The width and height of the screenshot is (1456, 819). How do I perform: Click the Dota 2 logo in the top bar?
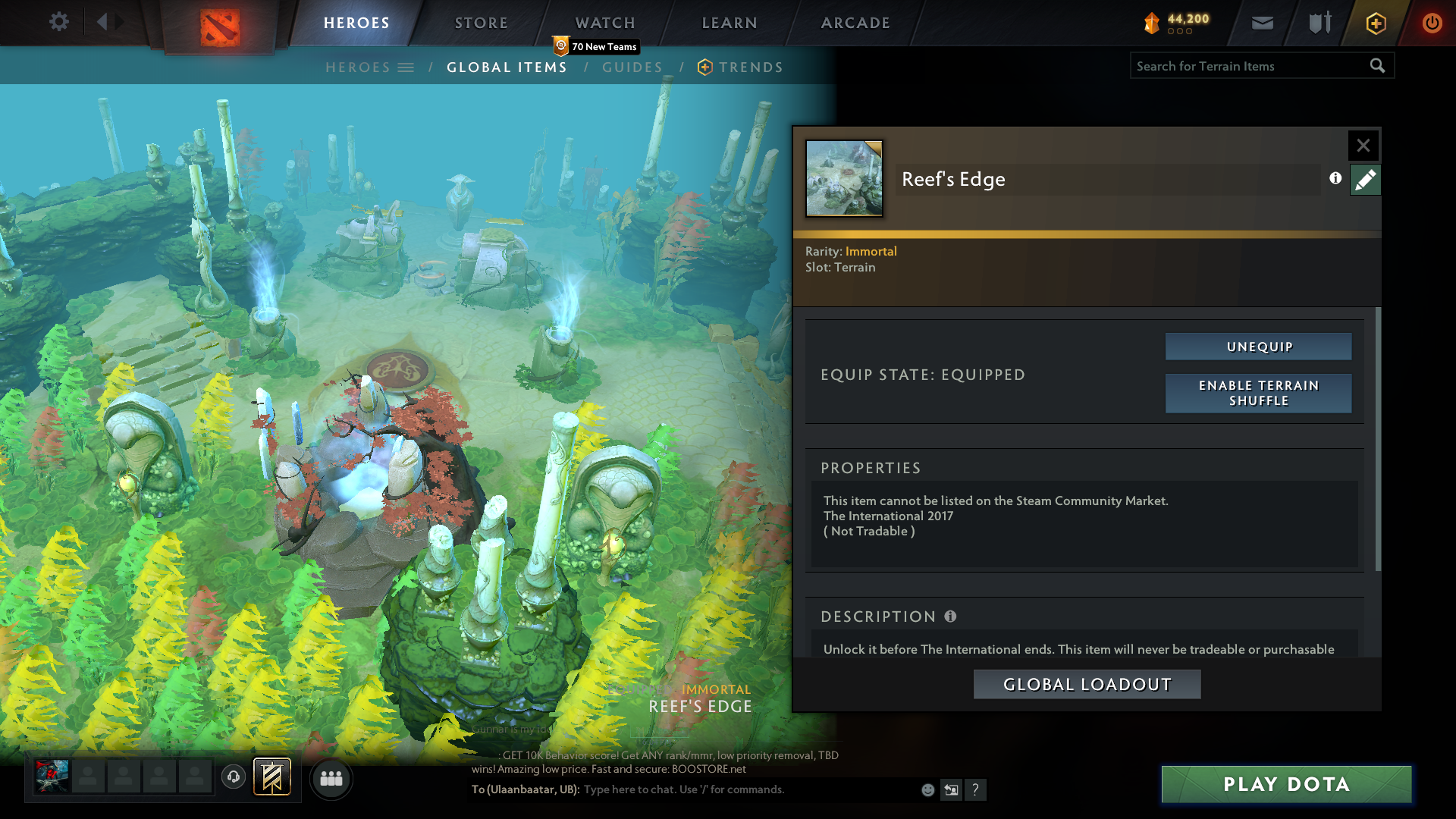click(218, 23)
